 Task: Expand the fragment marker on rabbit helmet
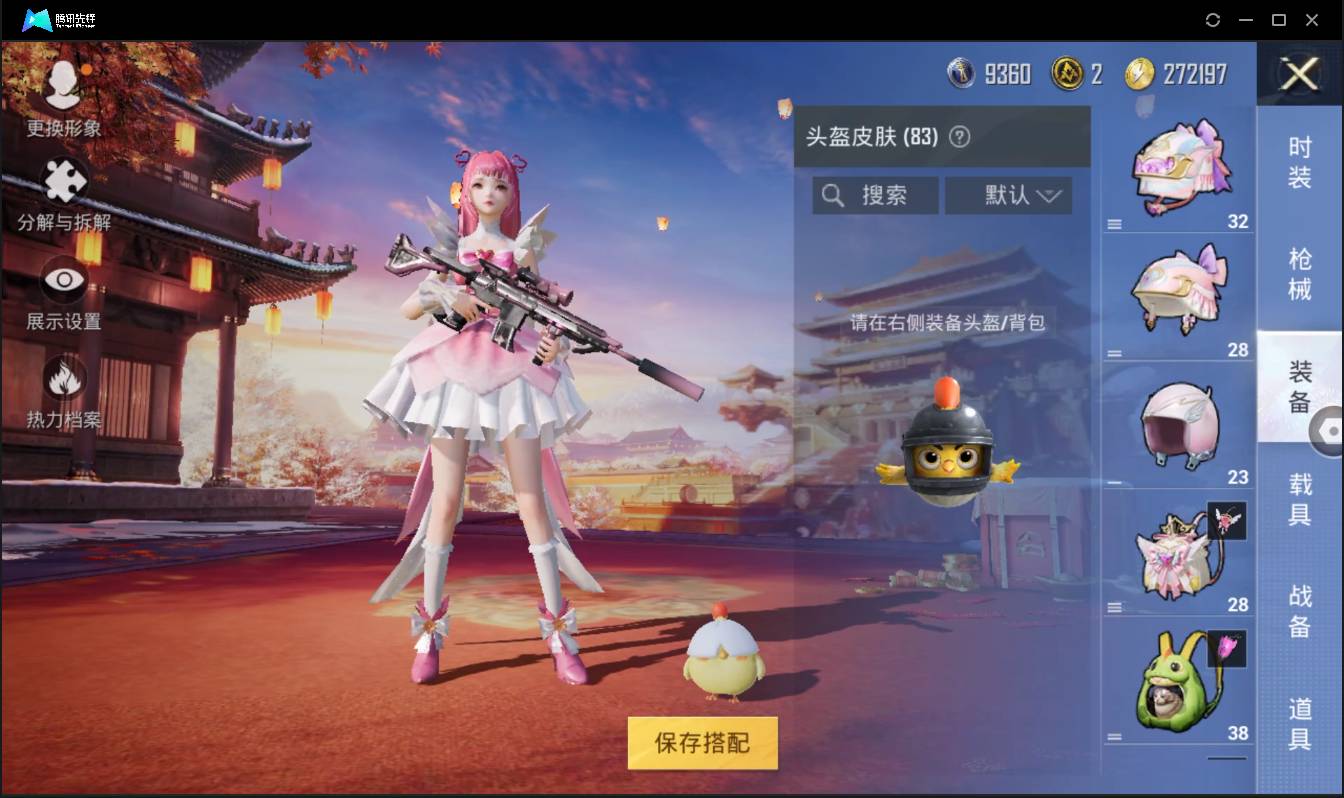pyautogui.click(x=1228, y=649)
